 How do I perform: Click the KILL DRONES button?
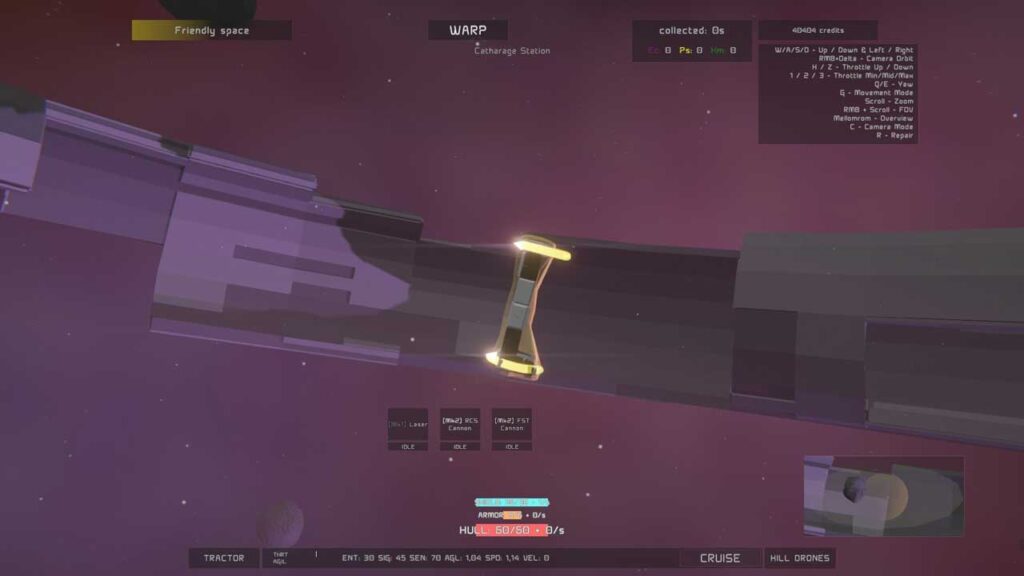point(799,558)
